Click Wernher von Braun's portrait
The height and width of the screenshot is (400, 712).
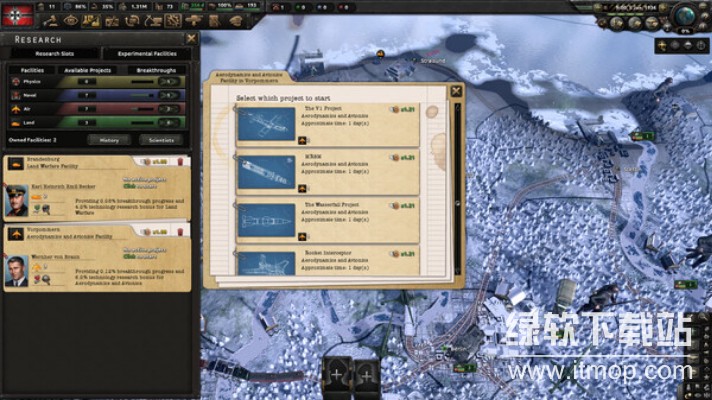[x=19, y=270]
